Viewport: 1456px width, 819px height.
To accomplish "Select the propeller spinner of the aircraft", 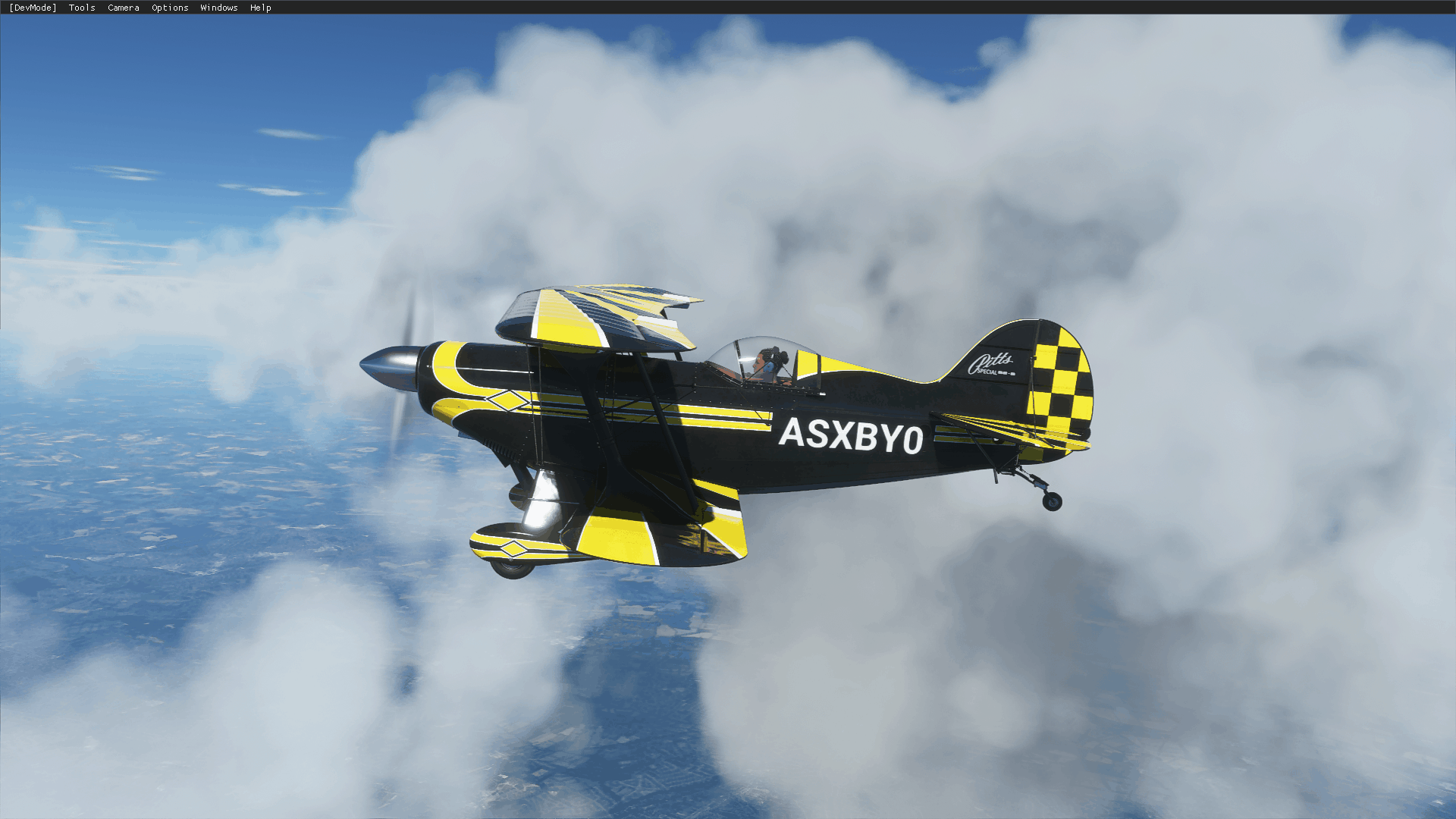I will tap(391, 366).
